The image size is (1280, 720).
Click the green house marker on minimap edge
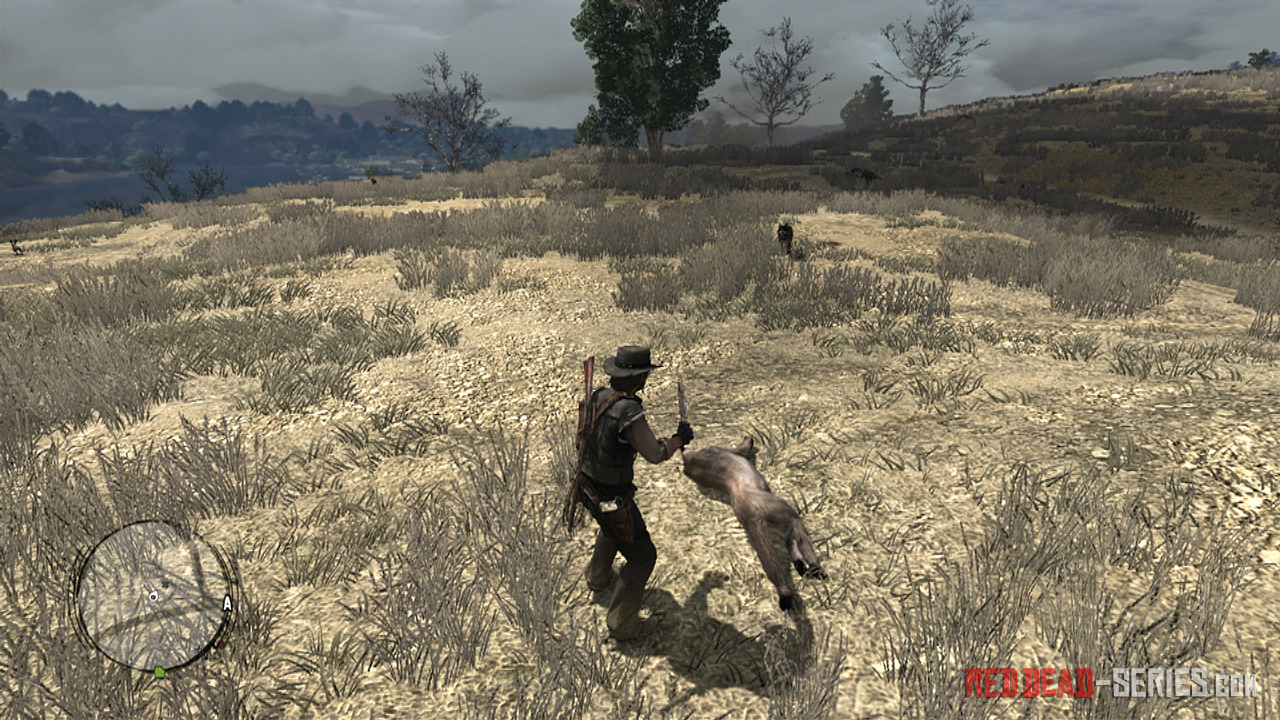point(159,671)
